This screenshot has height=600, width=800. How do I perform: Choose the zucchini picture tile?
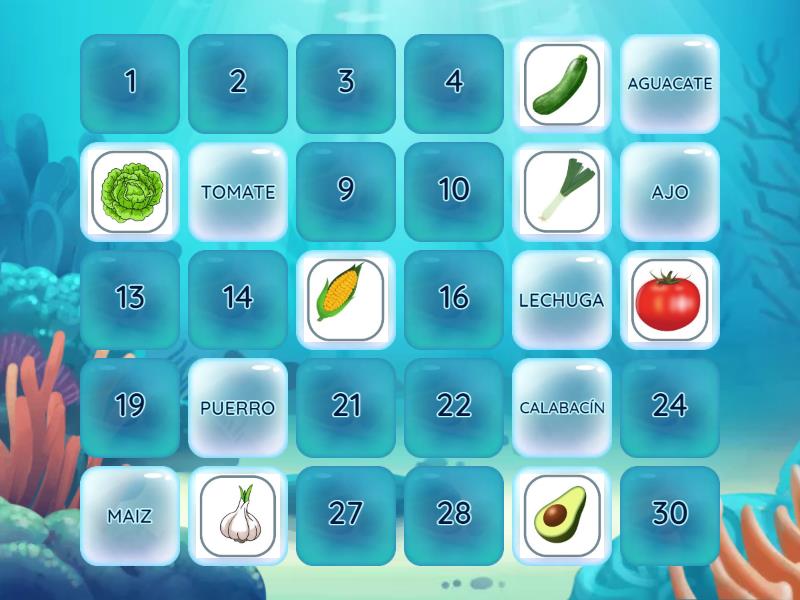562,83
